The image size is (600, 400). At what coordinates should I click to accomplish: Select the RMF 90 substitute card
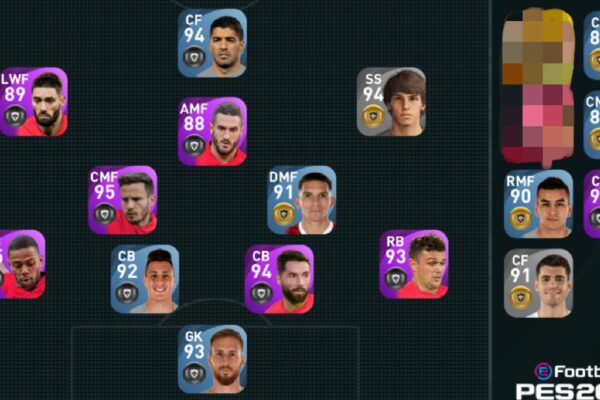[x=538, y=204]
